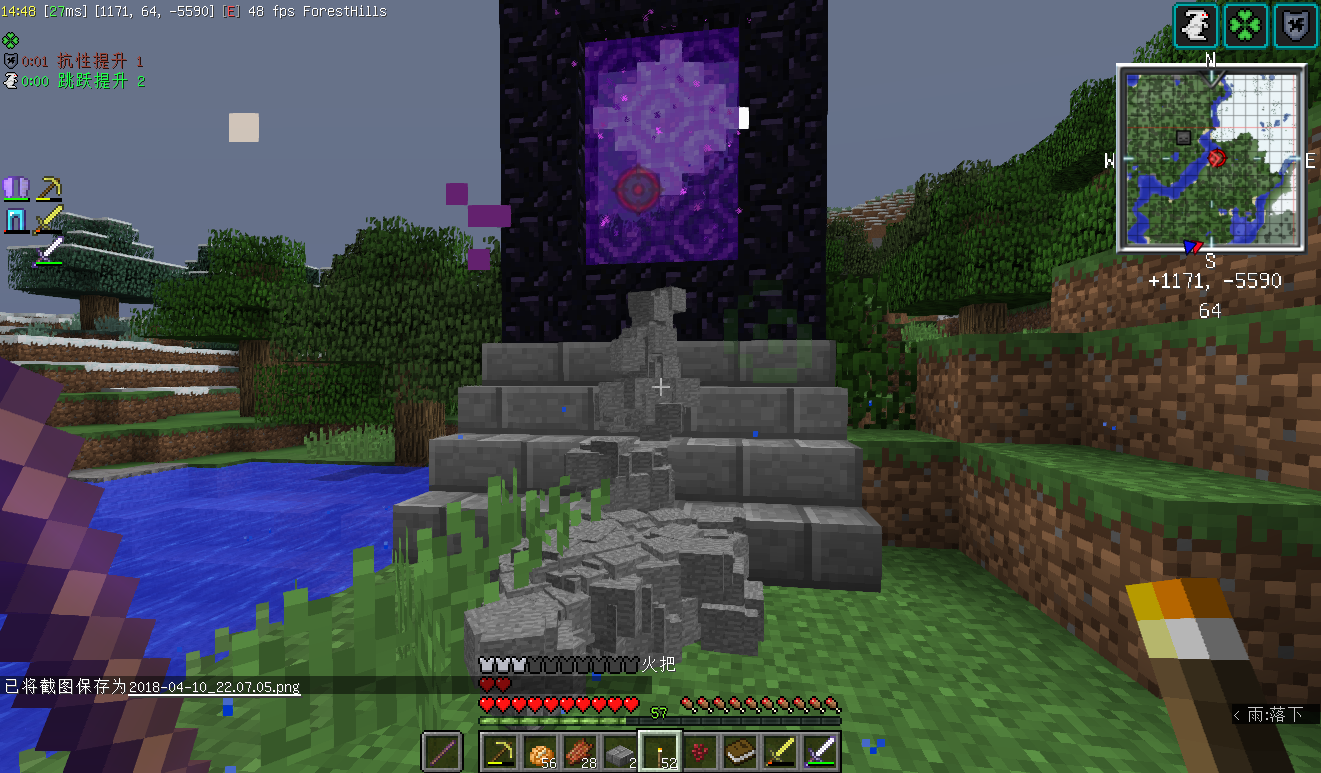Select the torch hotbar slot
This screenshot has height=773, width=1321.
coord(660,751)
